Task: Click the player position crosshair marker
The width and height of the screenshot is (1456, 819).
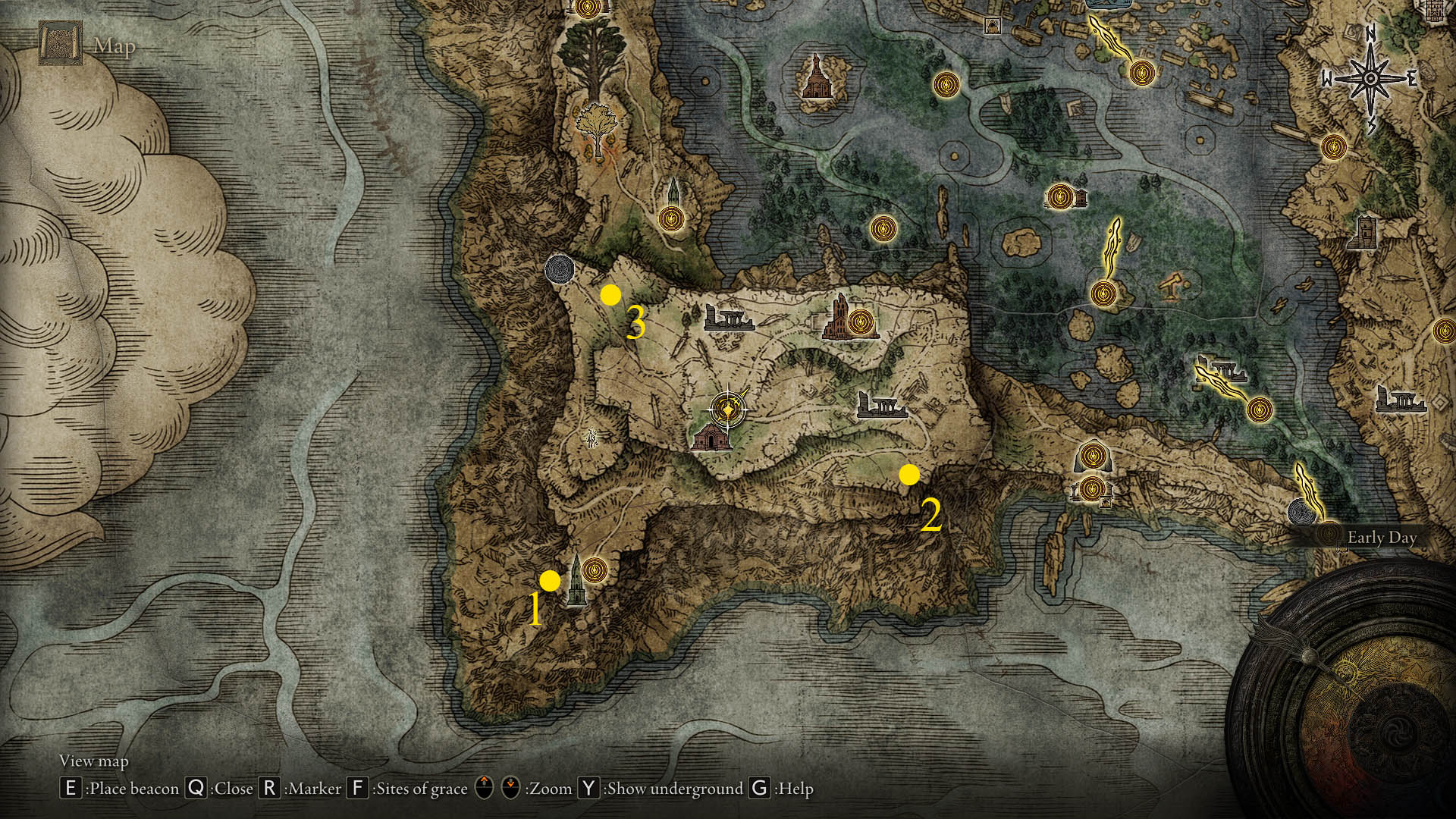Action: tap(726, 406)
